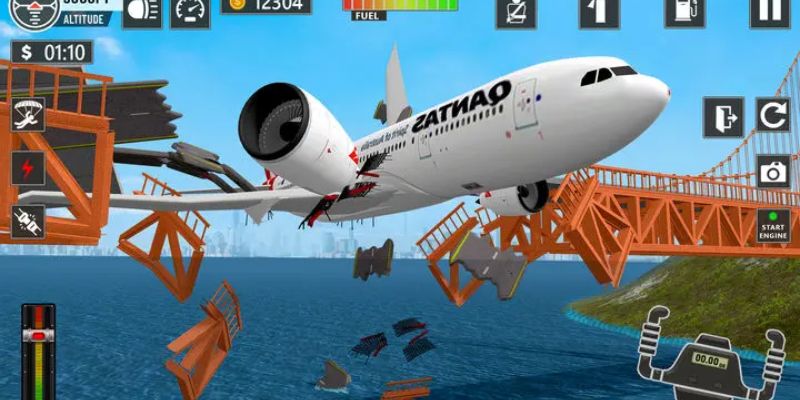Toggle the headlights button
The height and width of the screenshot is (400, 800).
click(141, 10)
